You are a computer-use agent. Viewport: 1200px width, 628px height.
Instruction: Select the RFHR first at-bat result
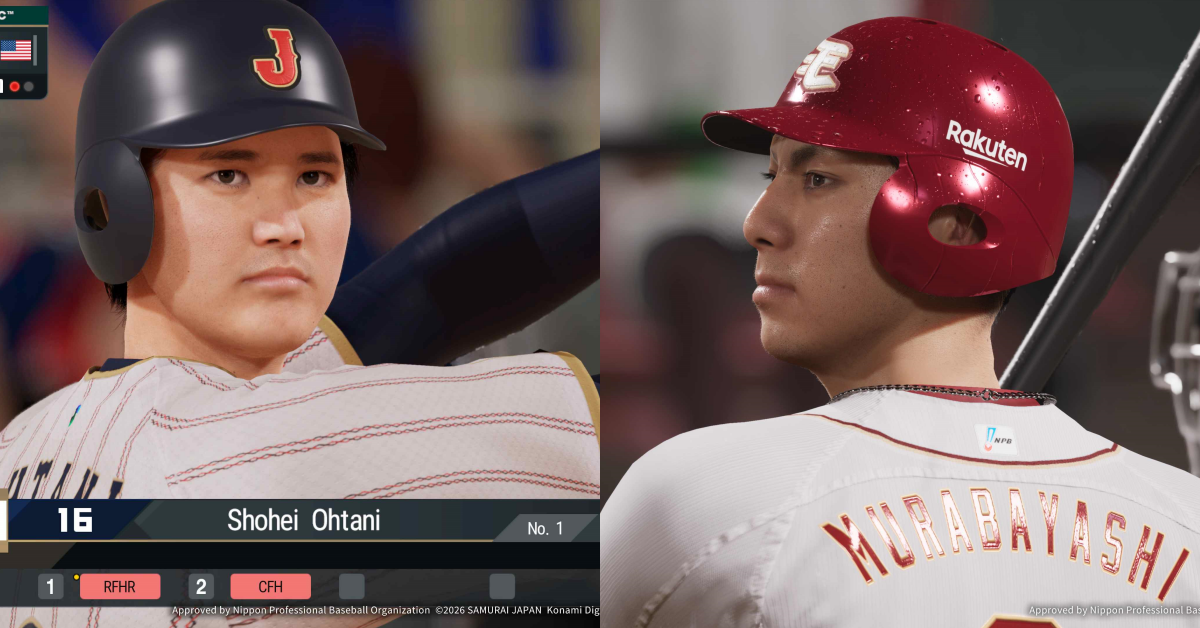coord(119,587)
